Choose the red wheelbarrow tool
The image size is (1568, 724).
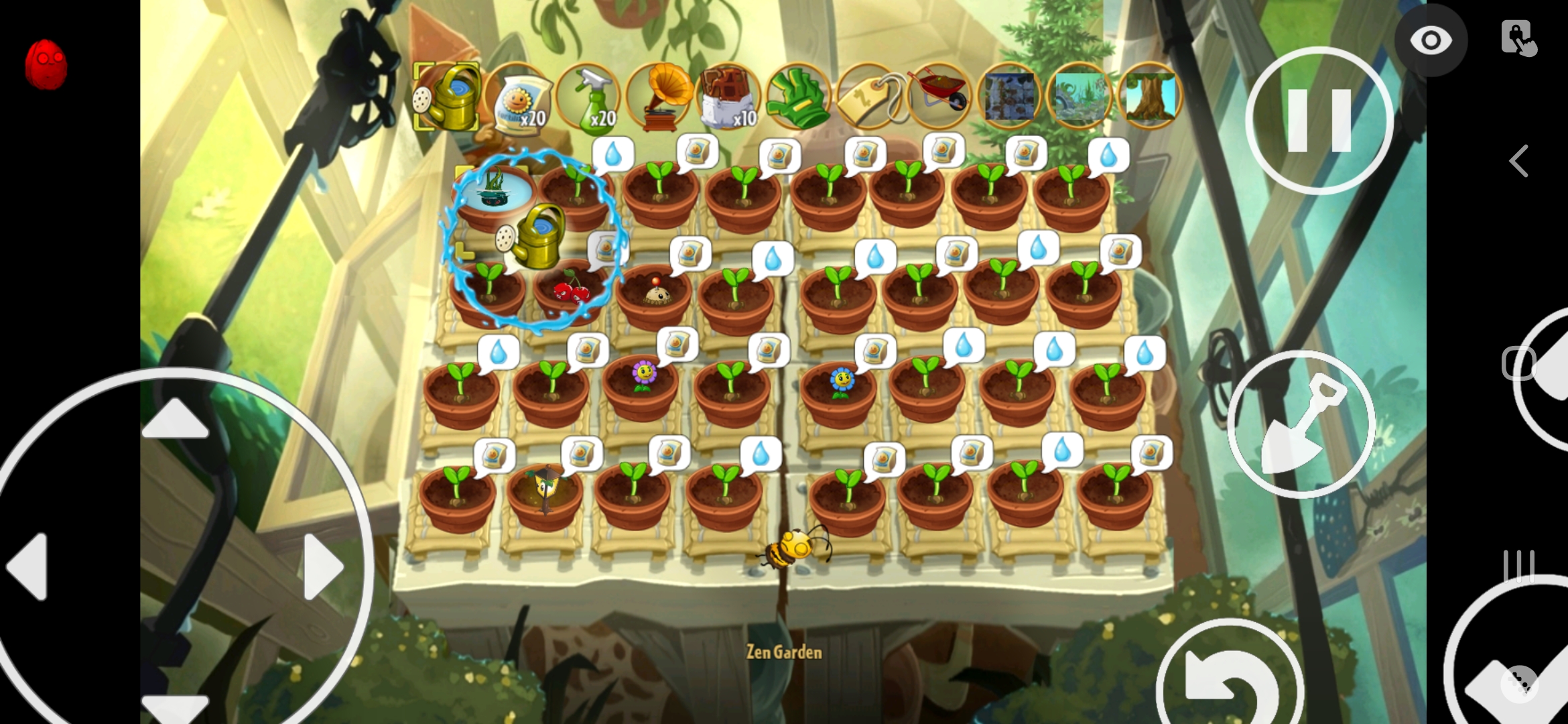[939, 97]
